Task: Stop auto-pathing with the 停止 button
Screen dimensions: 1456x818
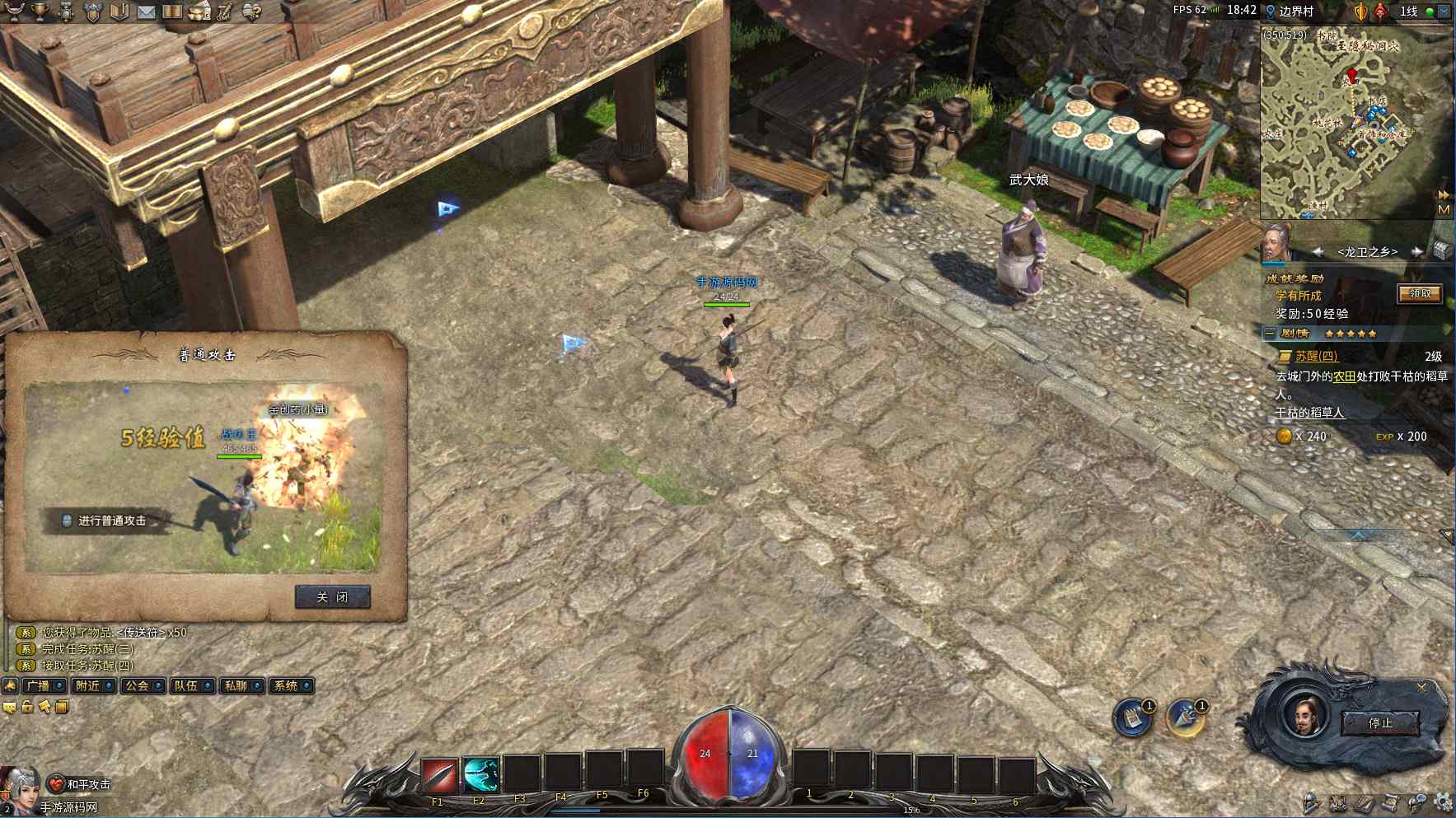Action: point(1380,723)
